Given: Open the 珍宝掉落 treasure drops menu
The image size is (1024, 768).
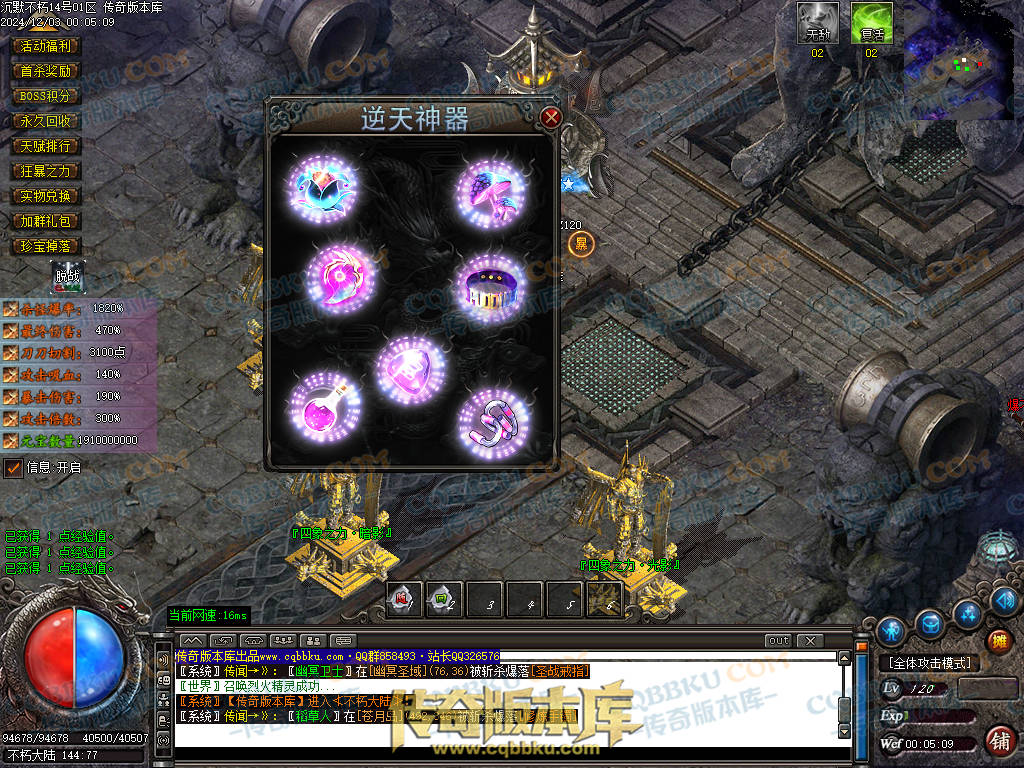Looking at the screenshot, I should click(x=46, y=246).
